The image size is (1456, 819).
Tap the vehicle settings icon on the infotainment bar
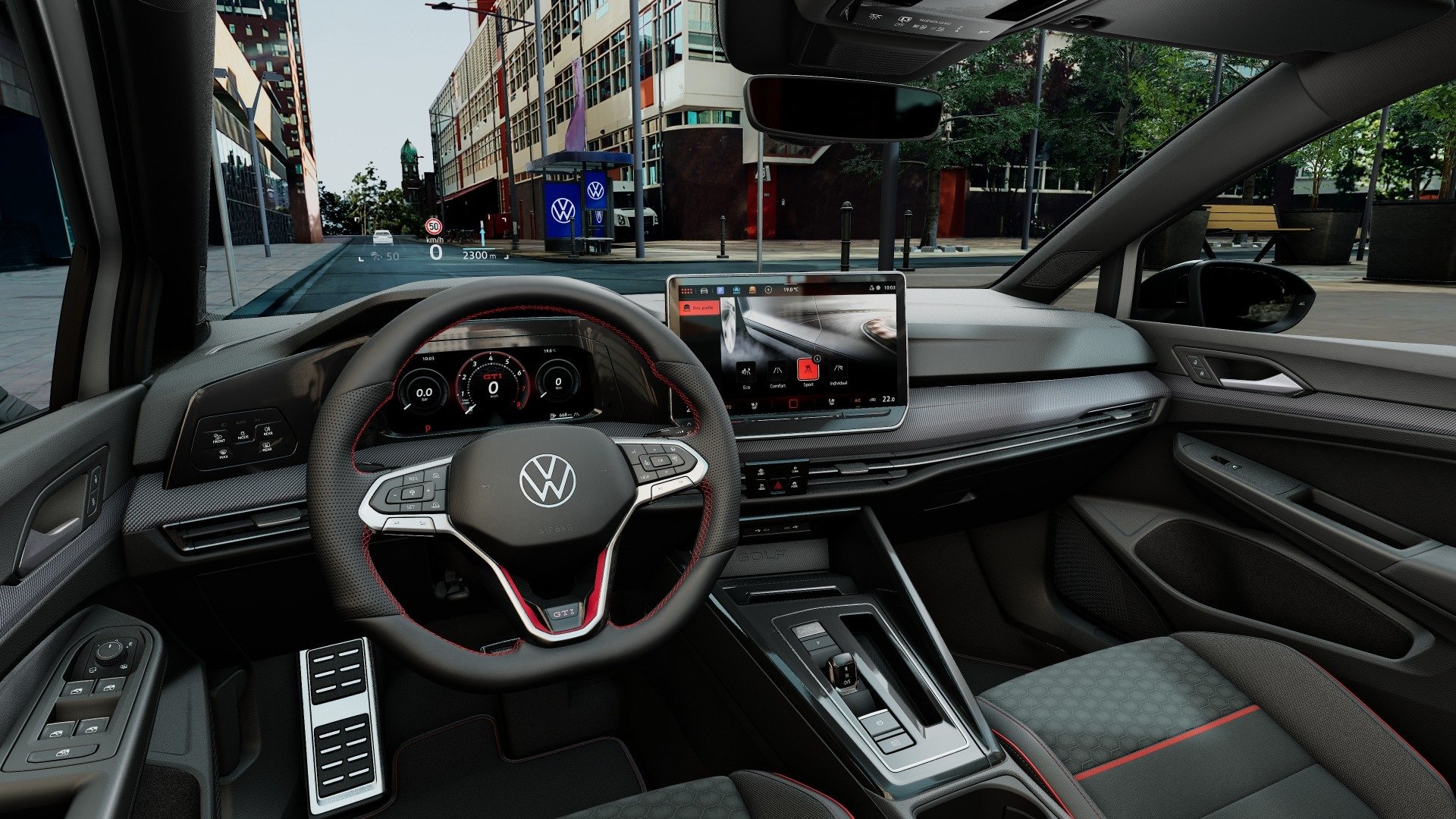click(x=702, y=290)
